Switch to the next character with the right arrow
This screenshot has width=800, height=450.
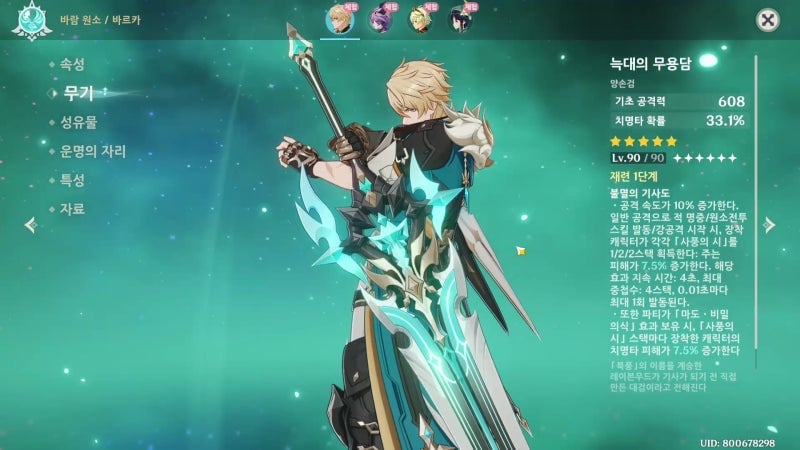click(770, 224)
